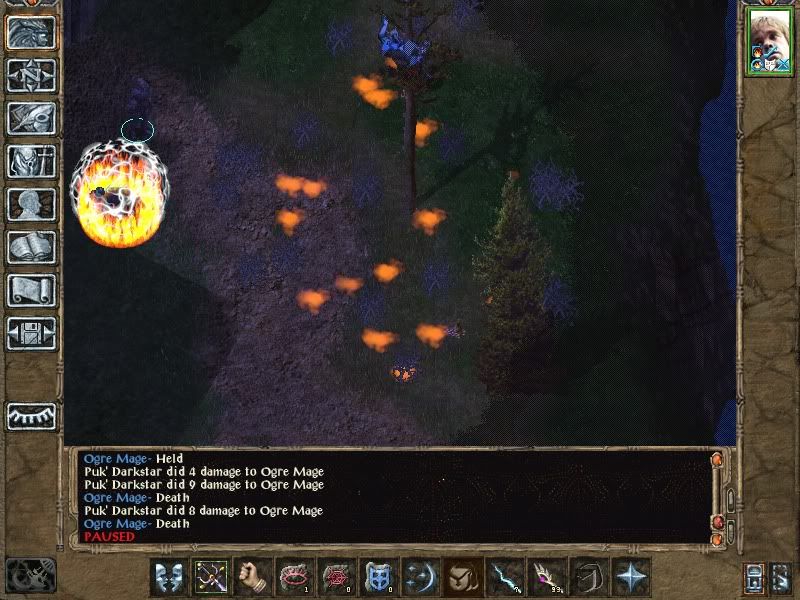Screen dimensions: 800x600
Task: Click the closed-eye rest button
Action: 31,415
